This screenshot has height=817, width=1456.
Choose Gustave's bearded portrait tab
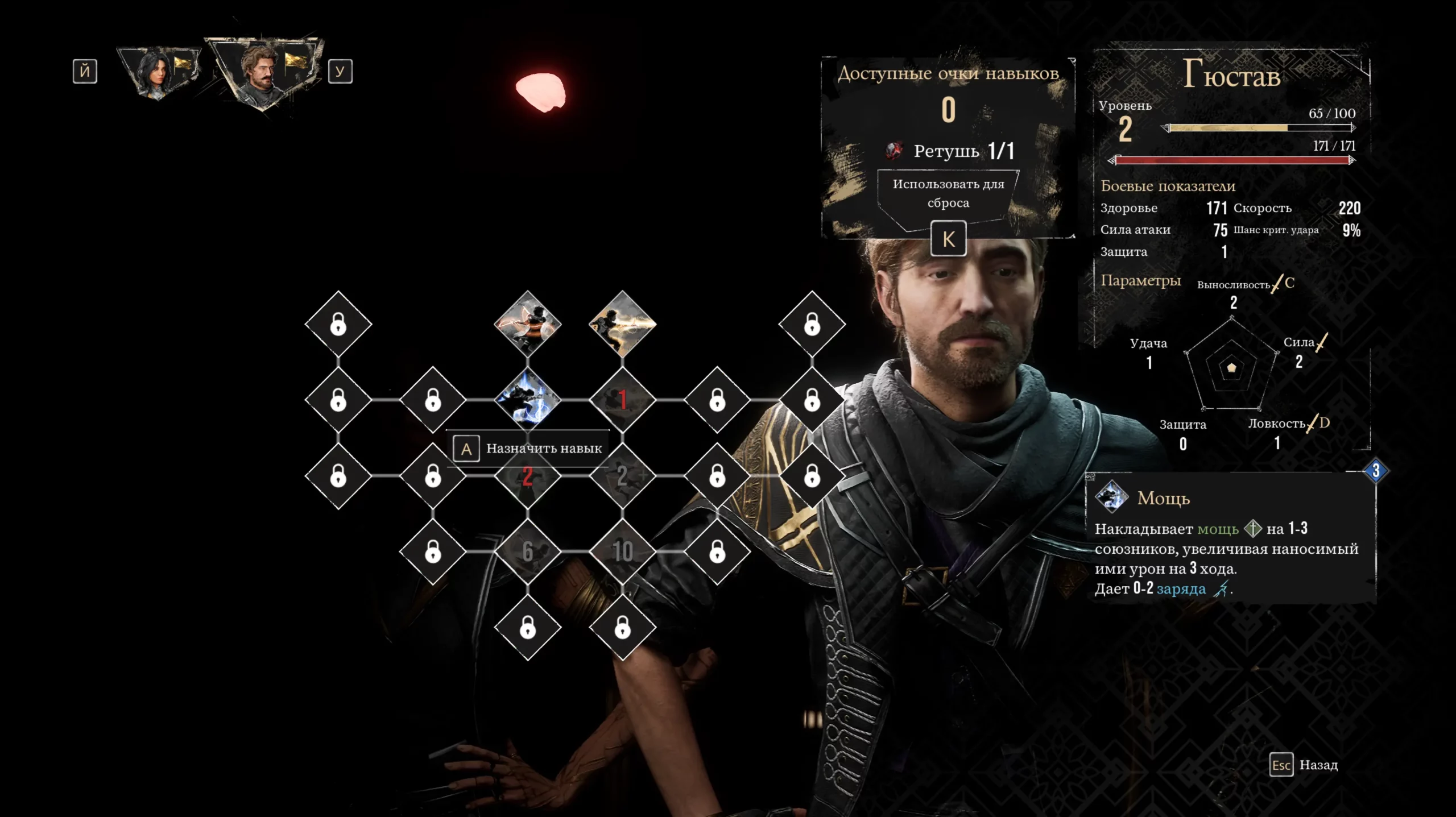point(262,71)
